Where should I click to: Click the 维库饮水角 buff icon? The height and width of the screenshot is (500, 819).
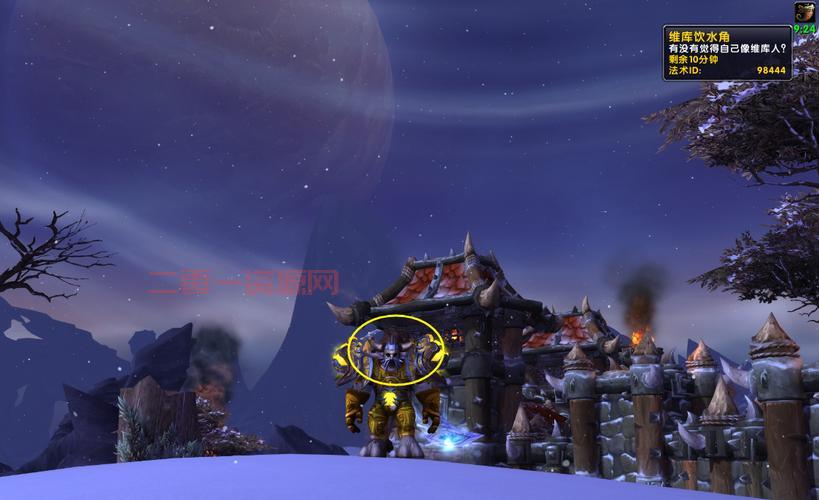tap(805, 12)
